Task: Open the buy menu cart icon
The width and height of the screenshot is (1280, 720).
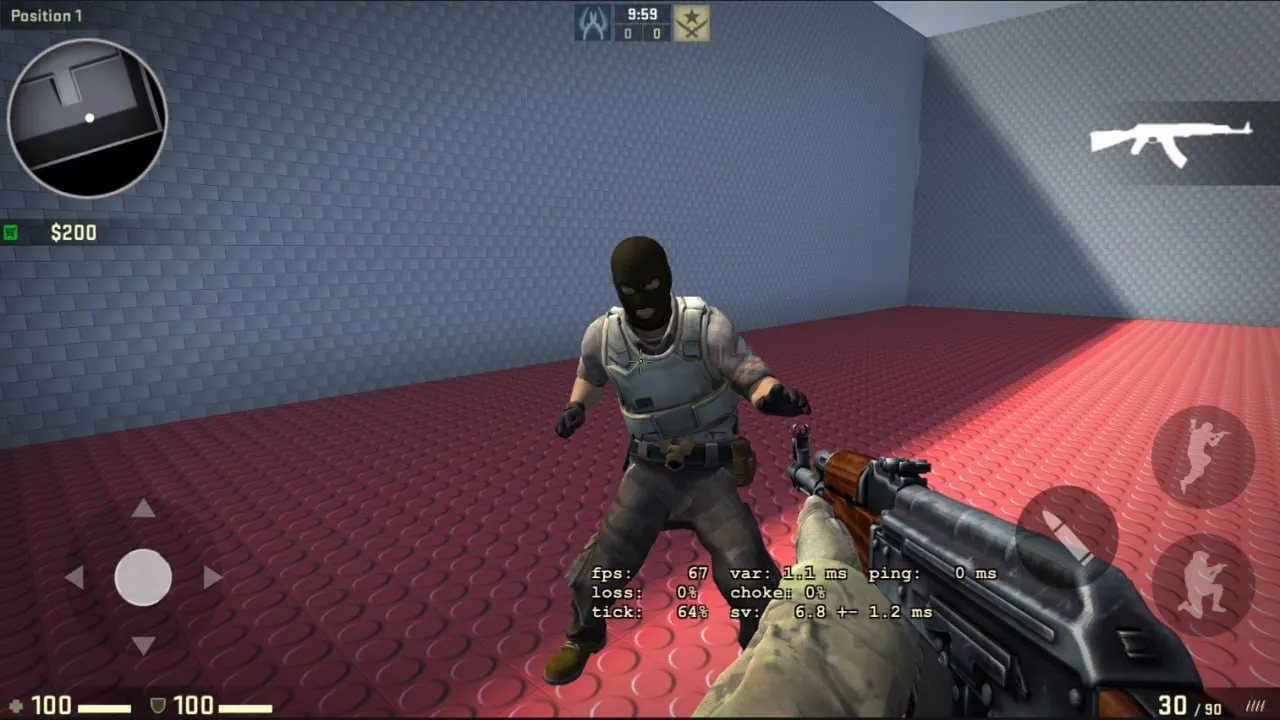Action: (11, 233)
